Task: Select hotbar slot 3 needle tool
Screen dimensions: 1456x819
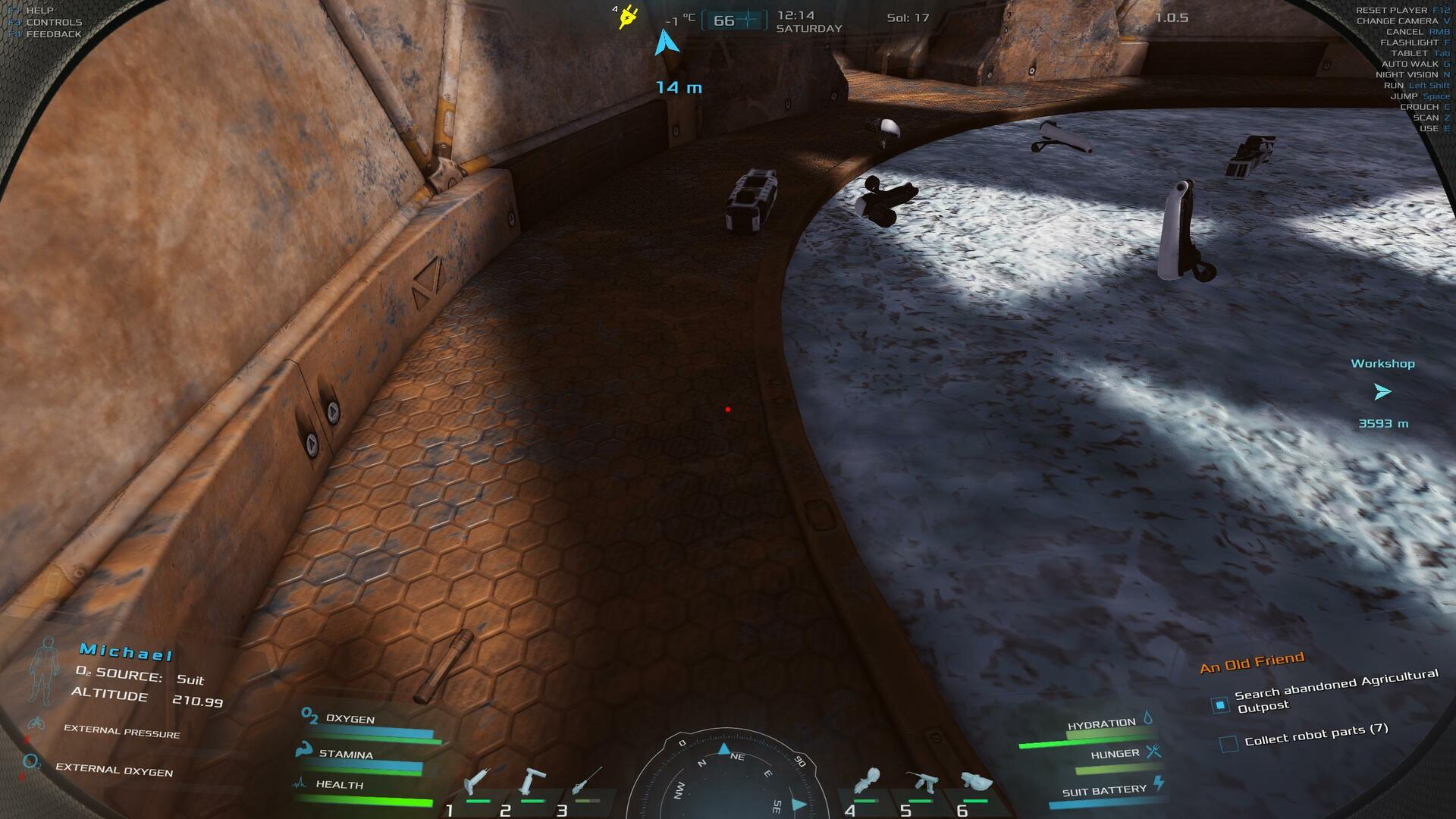Action: [587, 781]
